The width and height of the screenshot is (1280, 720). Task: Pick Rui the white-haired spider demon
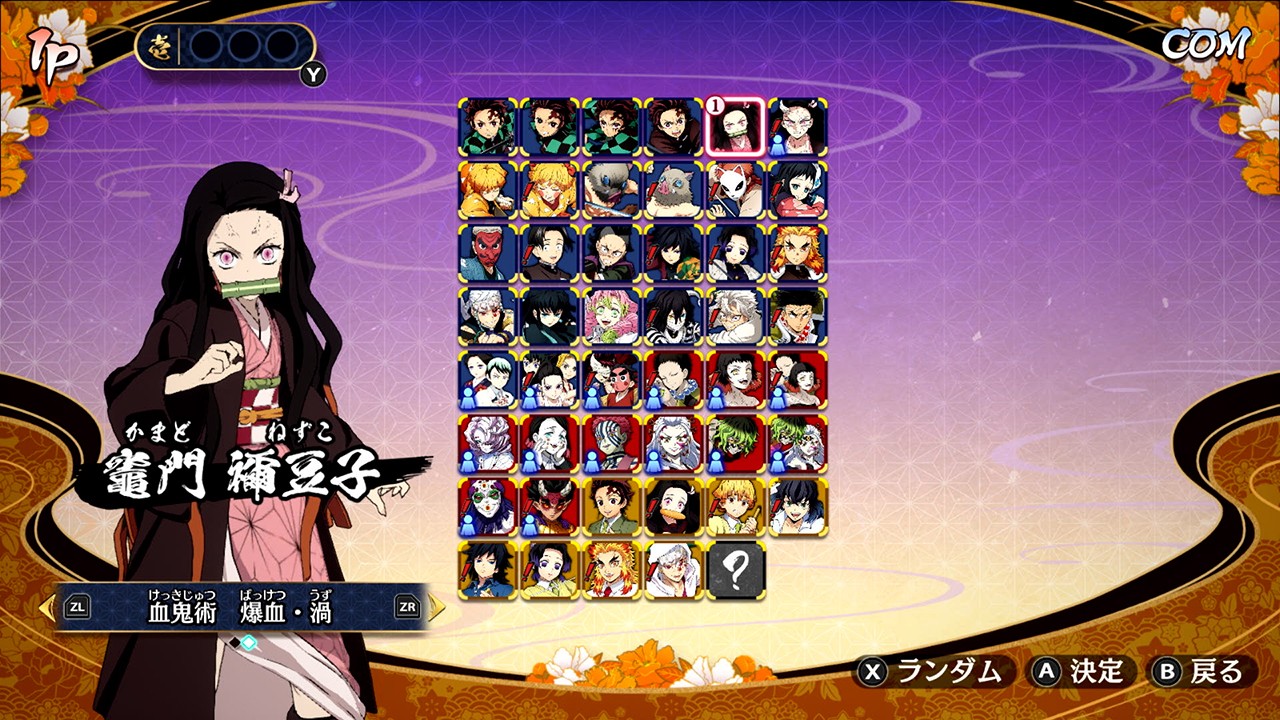488,442
